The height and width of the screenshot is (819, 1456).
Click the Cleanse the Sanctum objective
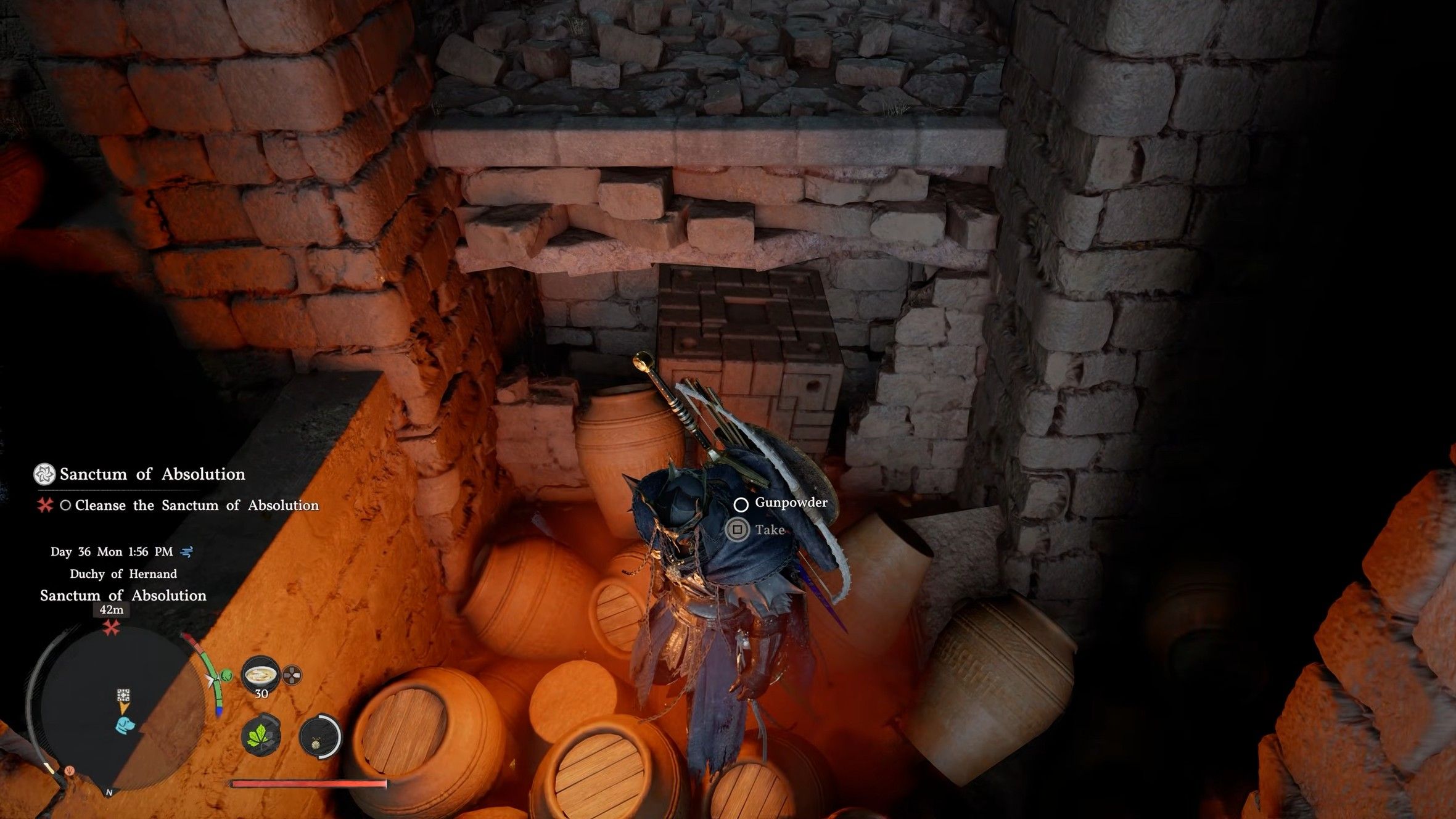(x=197, y=506)
